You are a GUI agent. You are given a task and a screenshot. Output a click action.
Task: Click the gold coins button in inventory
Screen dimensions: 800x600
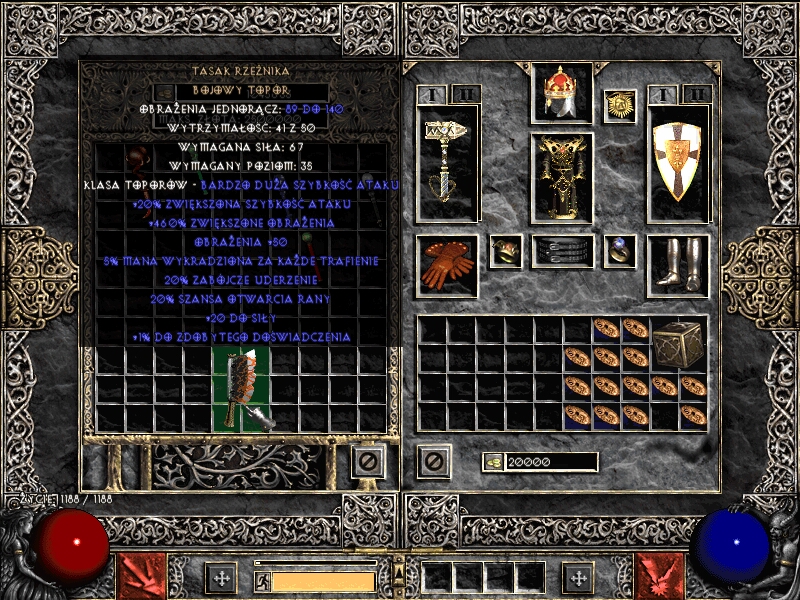tap(493, 462)
